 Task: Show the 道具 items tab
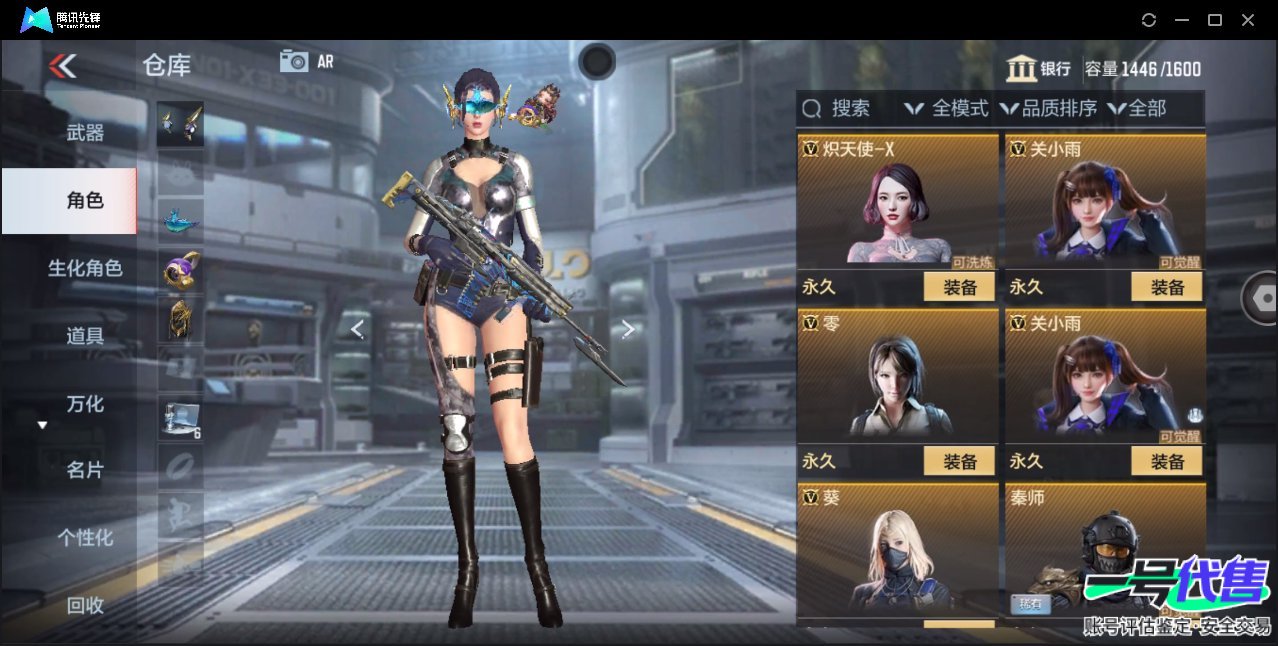point(85,336)
